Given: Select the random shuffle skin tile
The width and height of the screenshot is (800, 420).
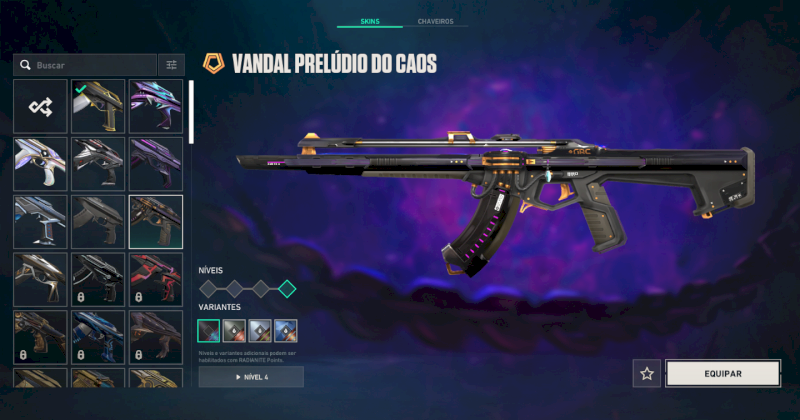Looking at the screenshot, I should [41, 106].
